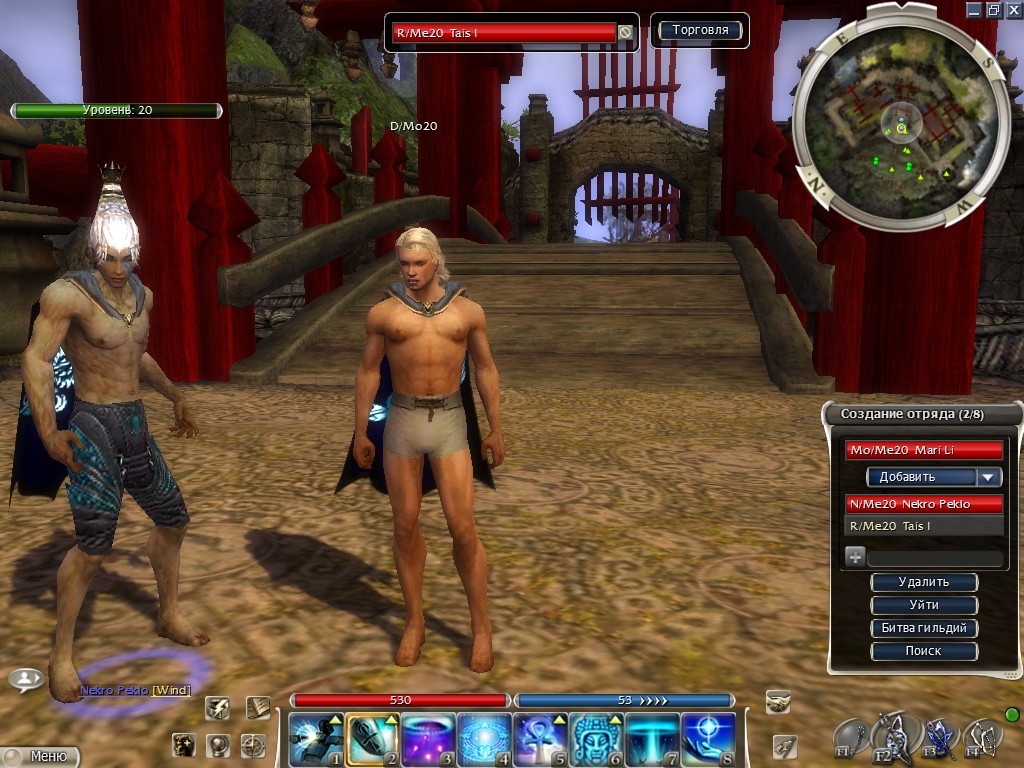
Task: Choose the Битва гильдий button
Action: [923, 628]
